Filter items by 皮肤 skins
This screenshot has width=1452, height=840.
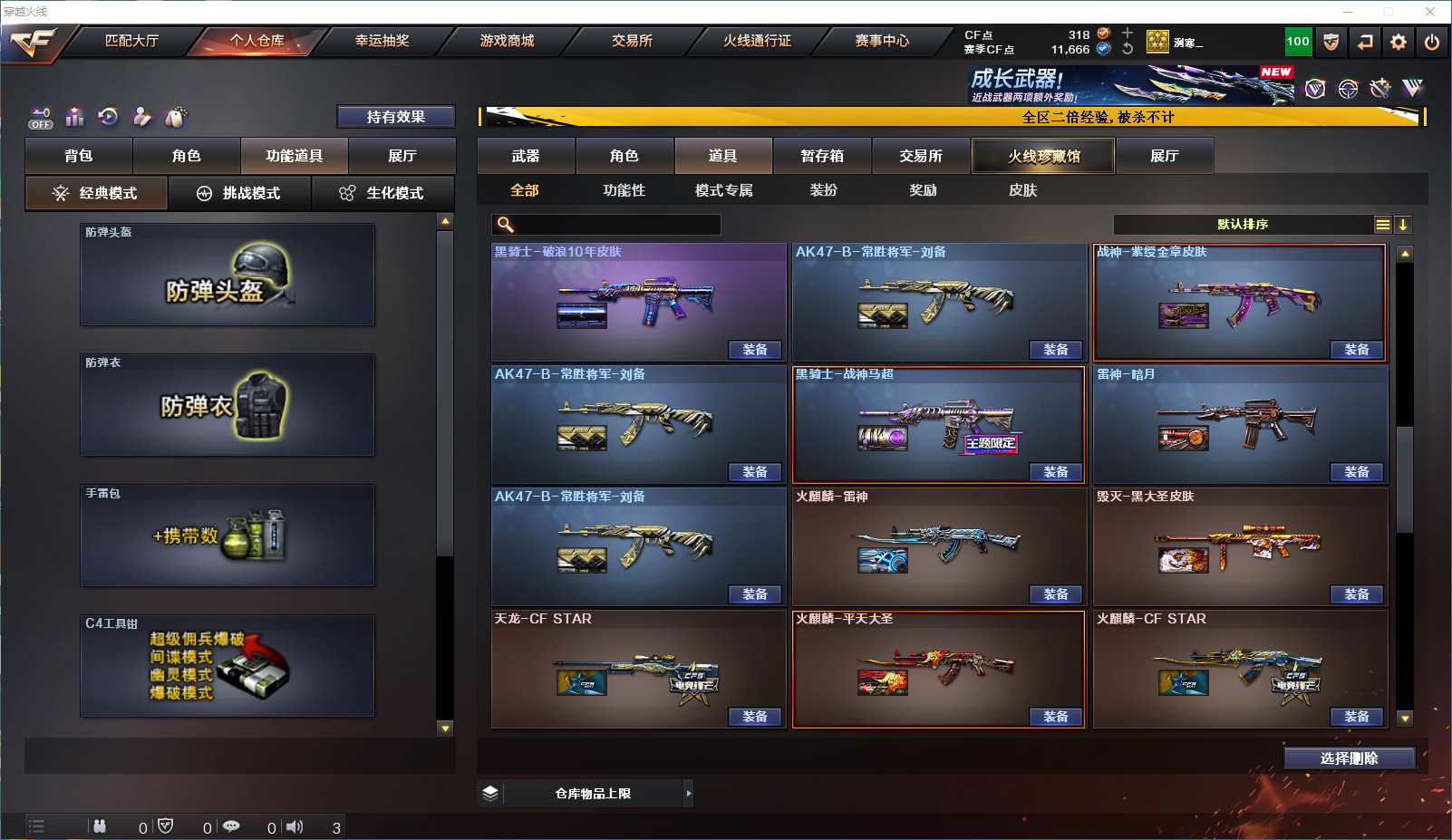tap(1022, 190)
